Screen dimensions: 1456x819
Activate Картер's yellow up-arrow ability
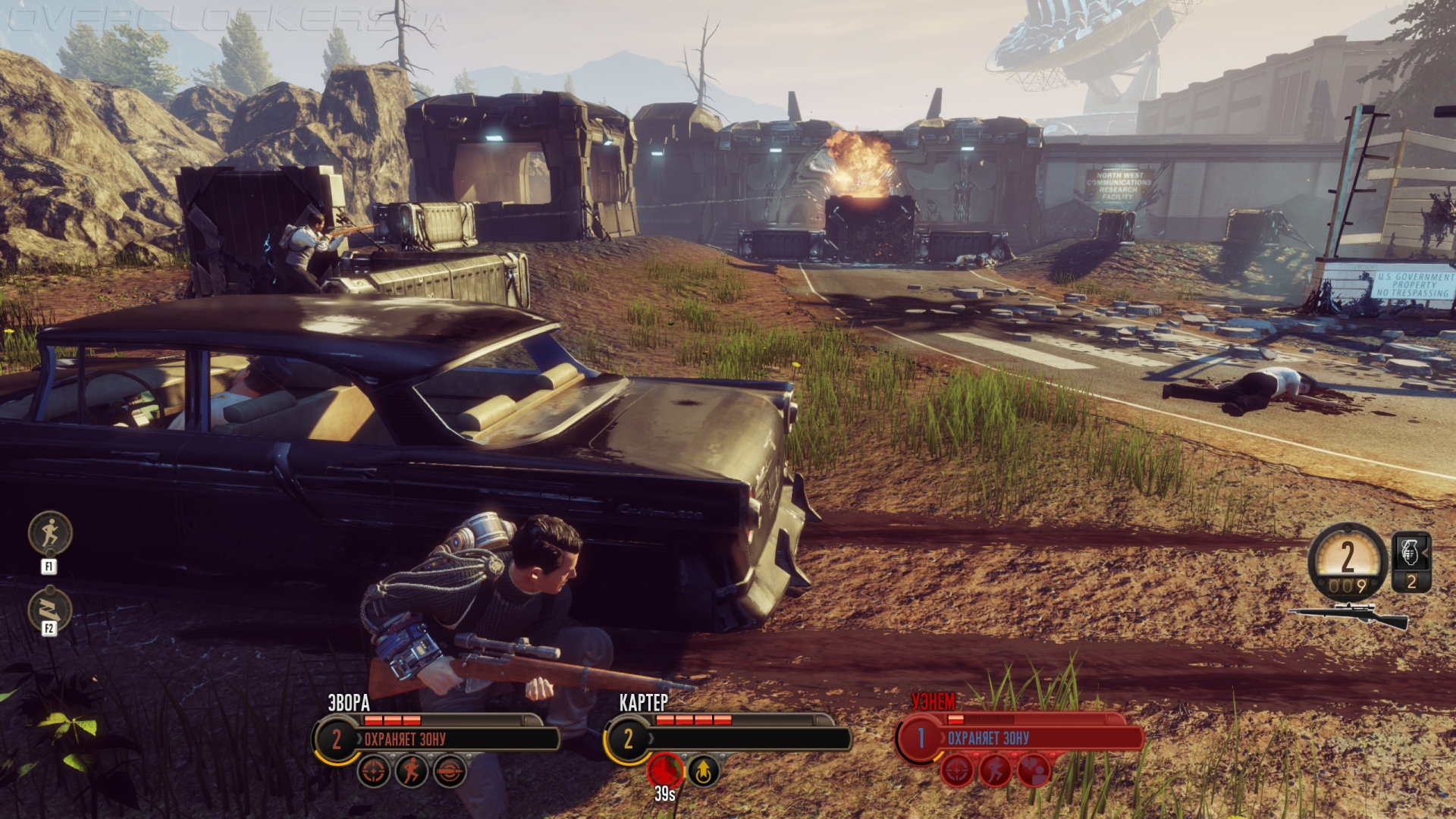(704, 772)
